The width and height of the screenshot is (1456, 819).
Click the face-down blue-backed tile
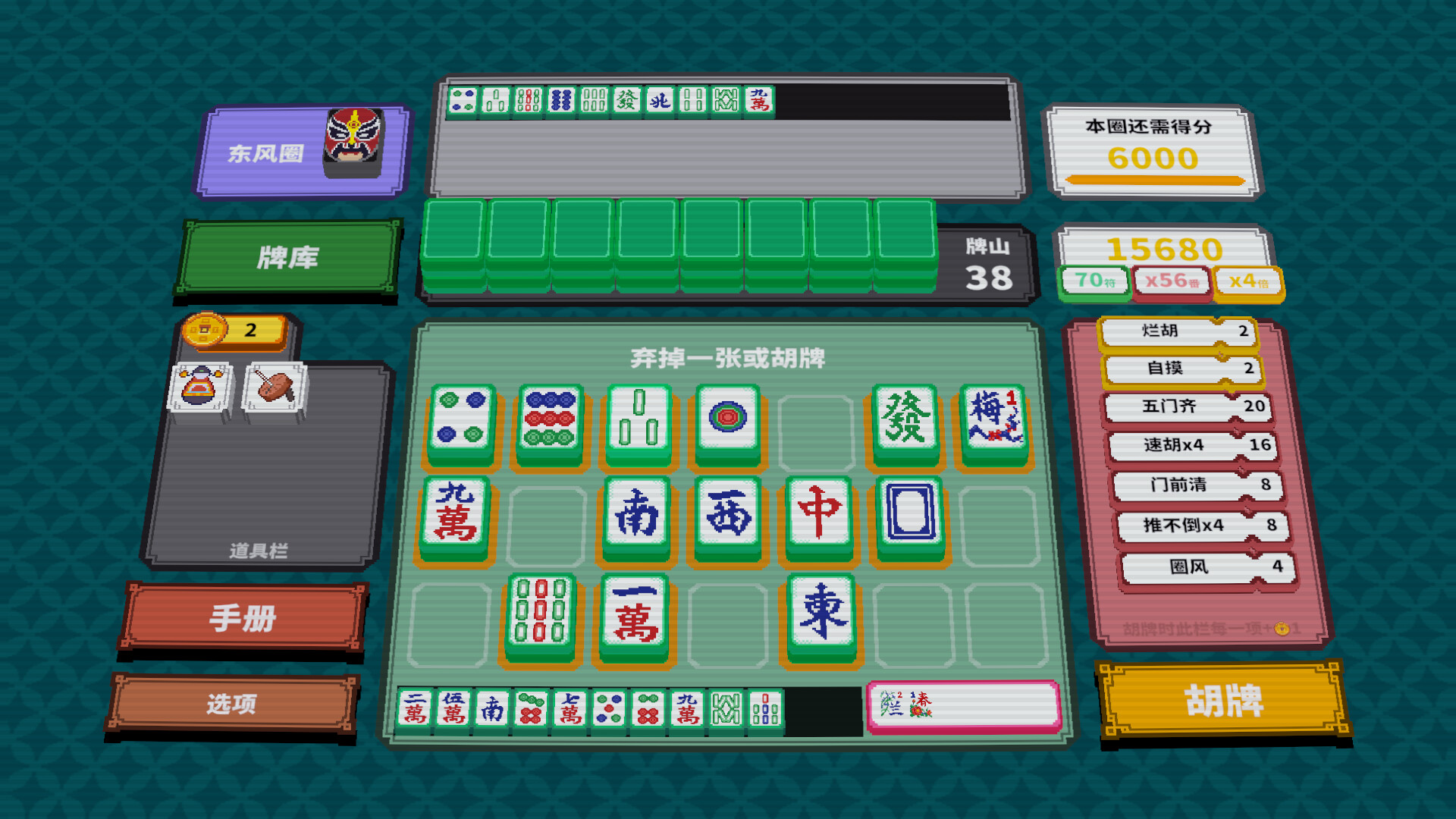tap(907, 513)
